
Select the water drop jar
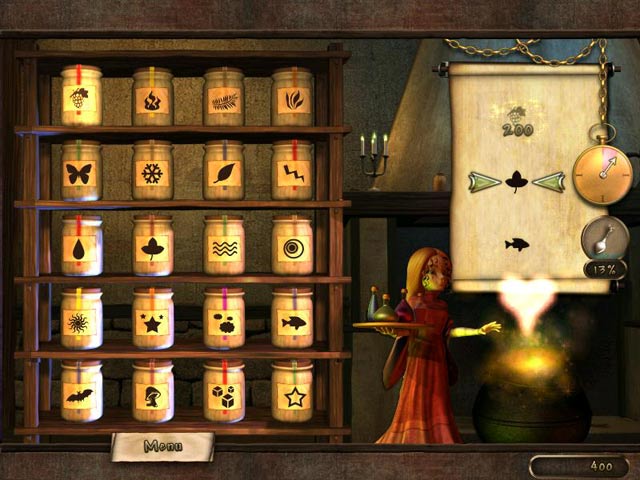[x=81, y=248]
